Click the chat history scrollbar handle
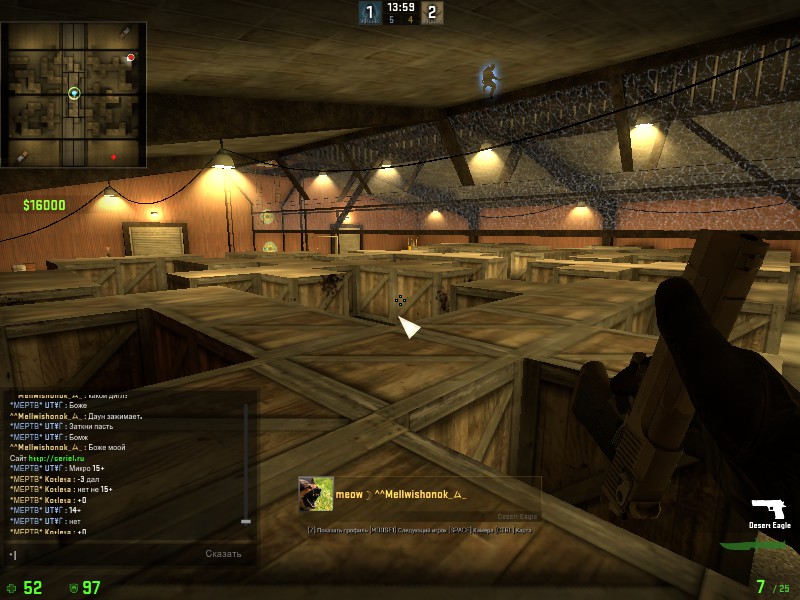 [246, 521]
